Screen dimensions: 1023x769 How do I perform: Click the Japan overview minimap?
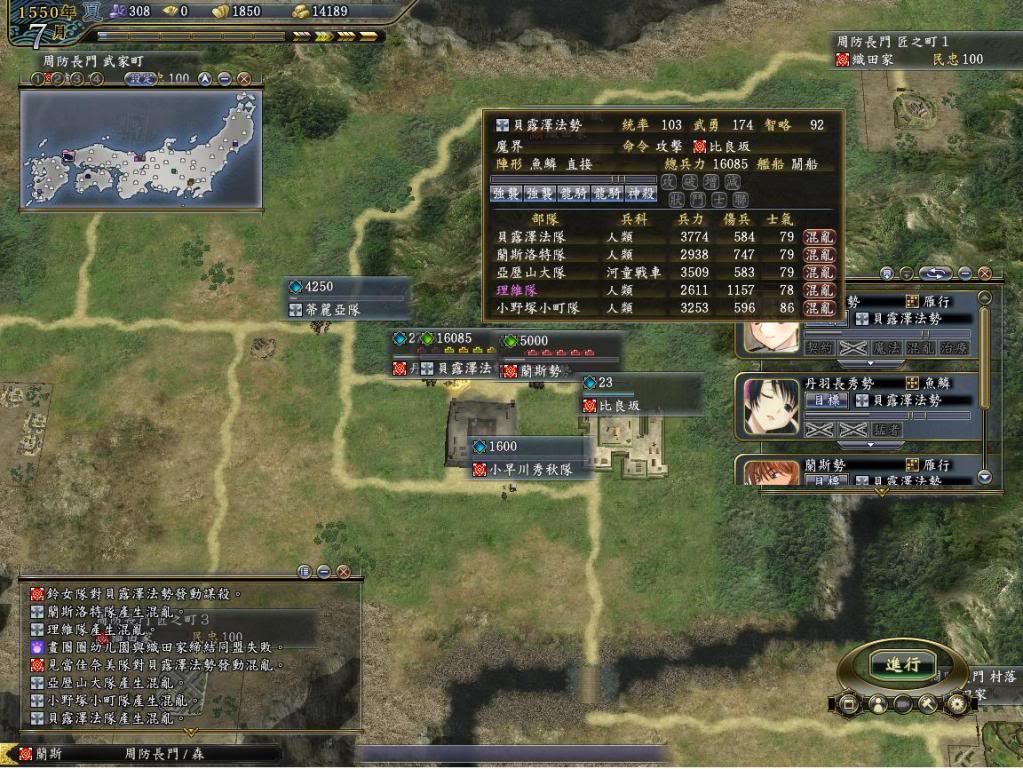click(140, 150)
